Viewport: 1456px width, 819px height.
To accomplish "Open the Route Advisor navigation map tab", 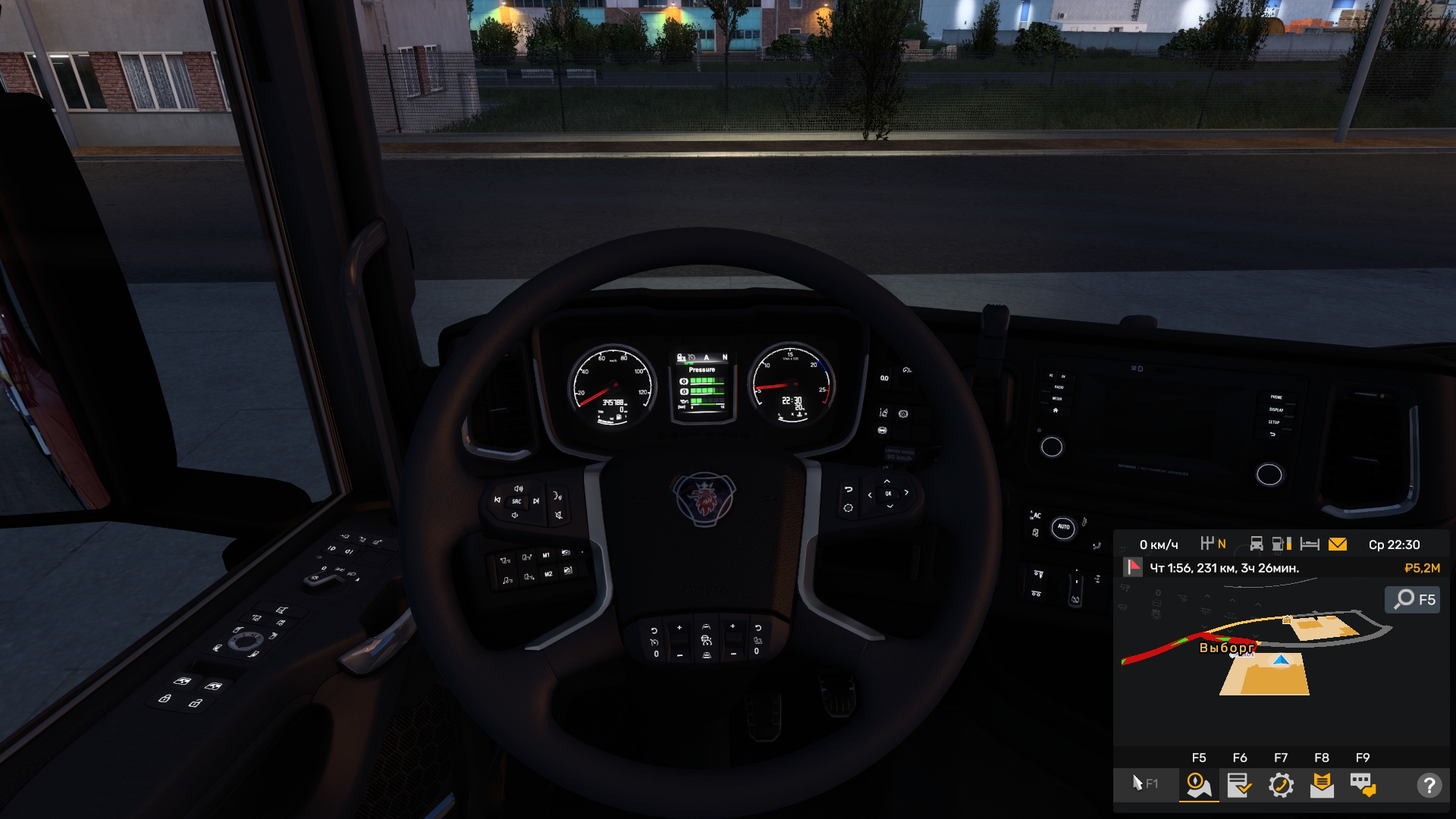I will coord(1199,785).
